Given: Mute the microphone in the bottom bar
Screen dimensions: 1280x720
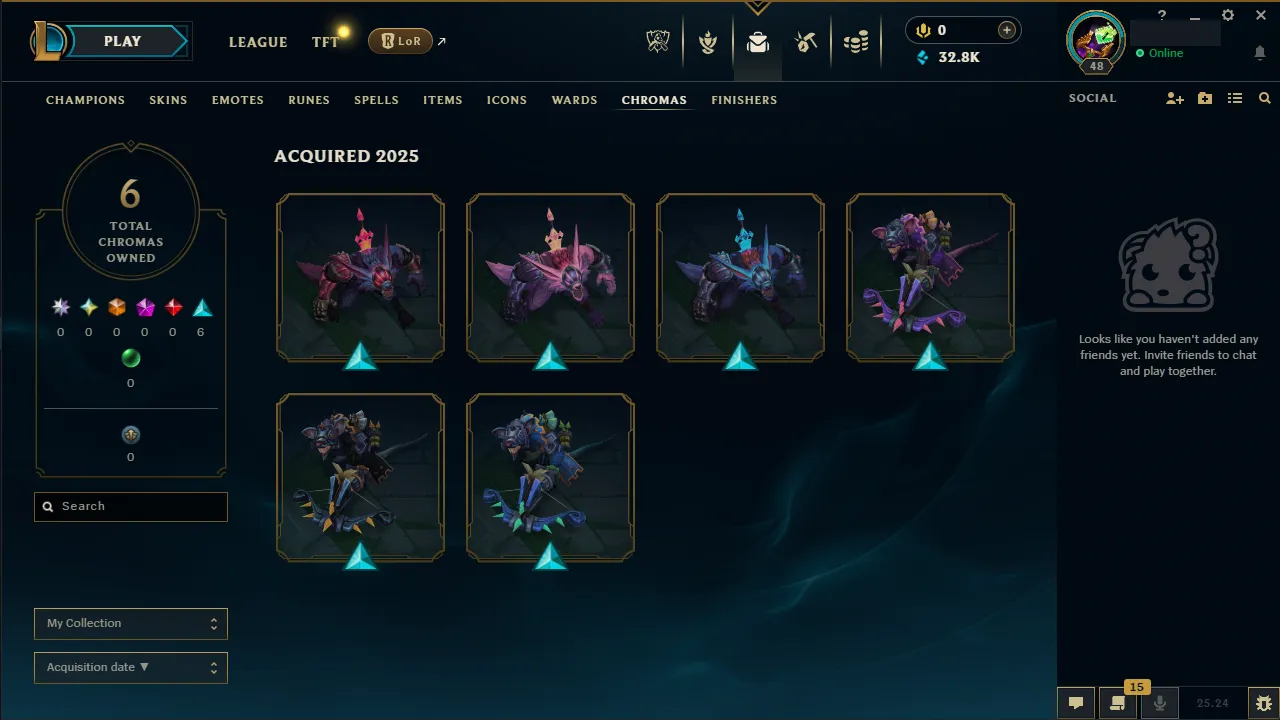Looking at the screenshot, I should click(1159, 701).
